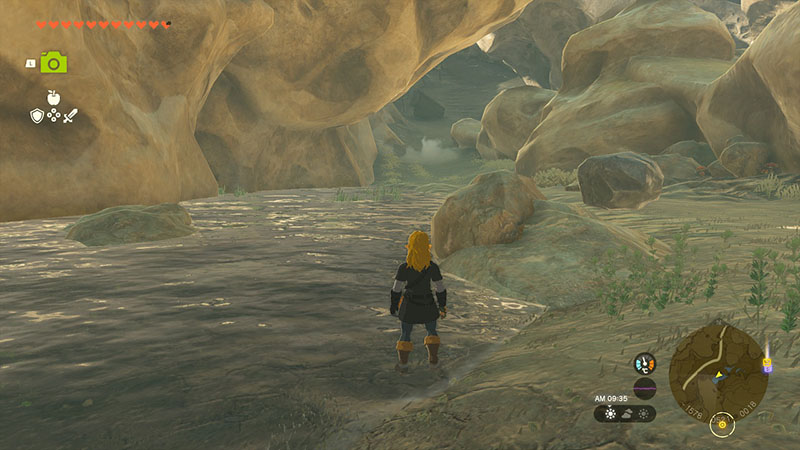800x450 pixels.
Task: Activate the green camera ability icon
Action: click(x=54, y=62)
